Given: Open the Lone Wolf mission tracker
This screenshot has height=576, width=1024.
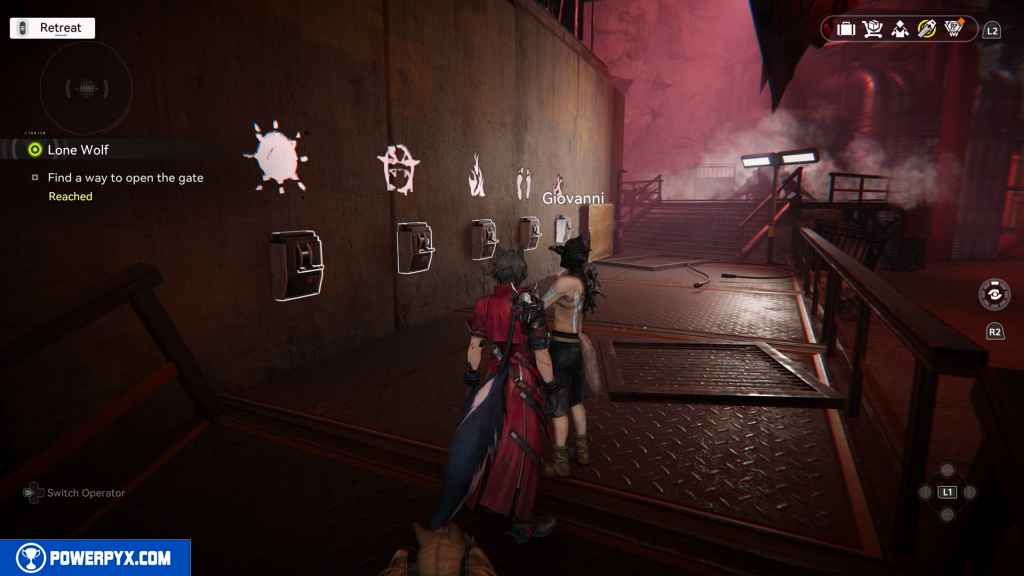Looking at the screenshot, I should tap(78, 150).
